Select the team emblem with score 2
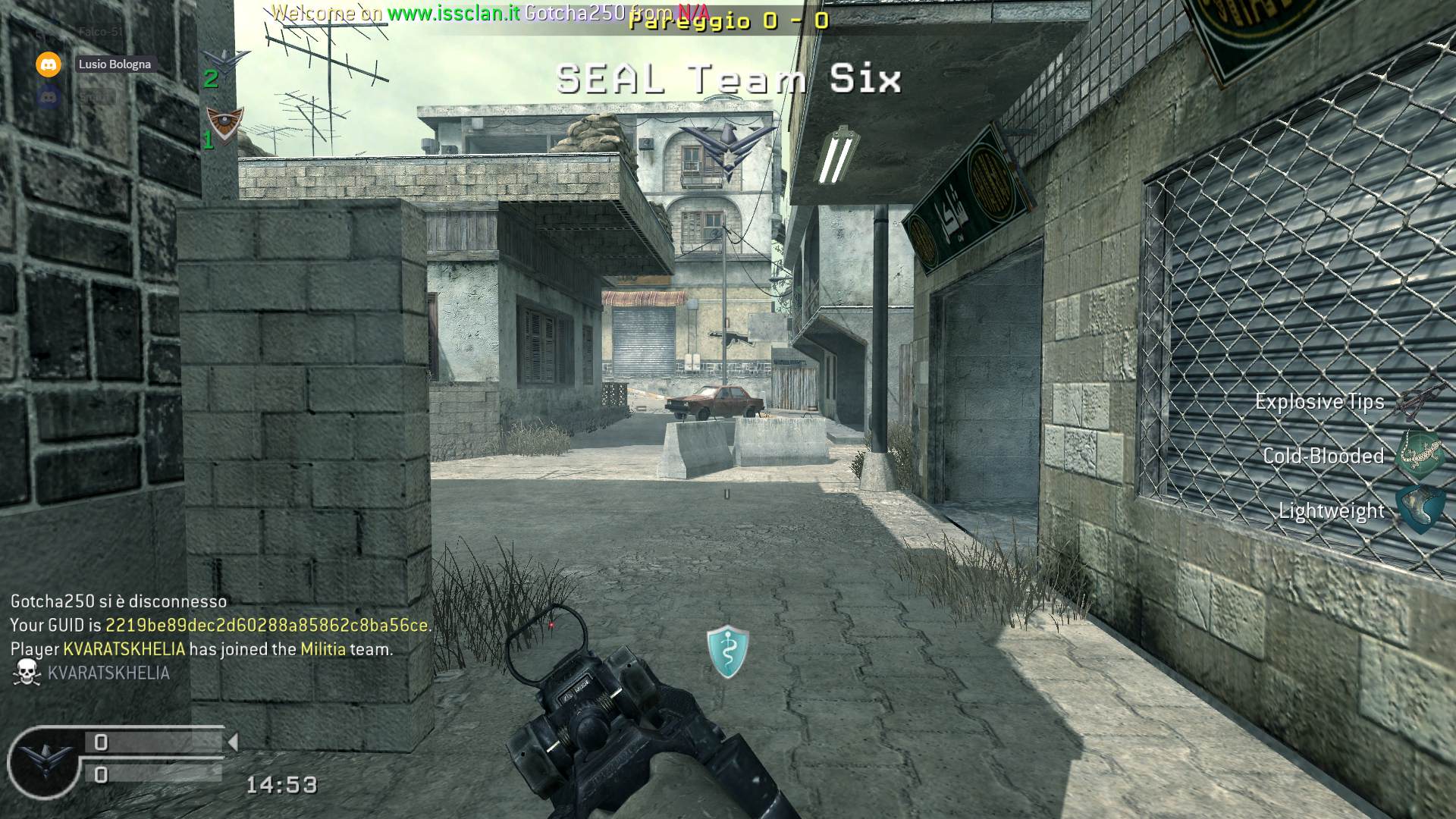The image size is (1456, 819). point(225,62)
